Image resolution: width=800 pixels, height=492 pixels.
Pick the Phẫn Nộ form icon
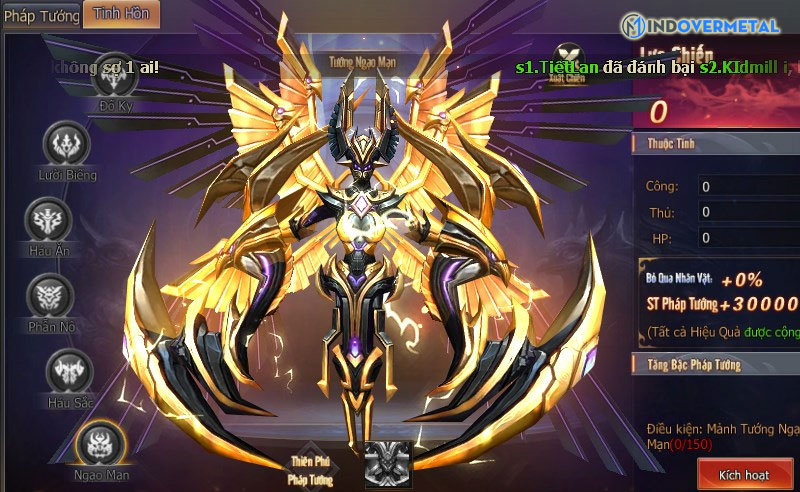click(50, 297)
